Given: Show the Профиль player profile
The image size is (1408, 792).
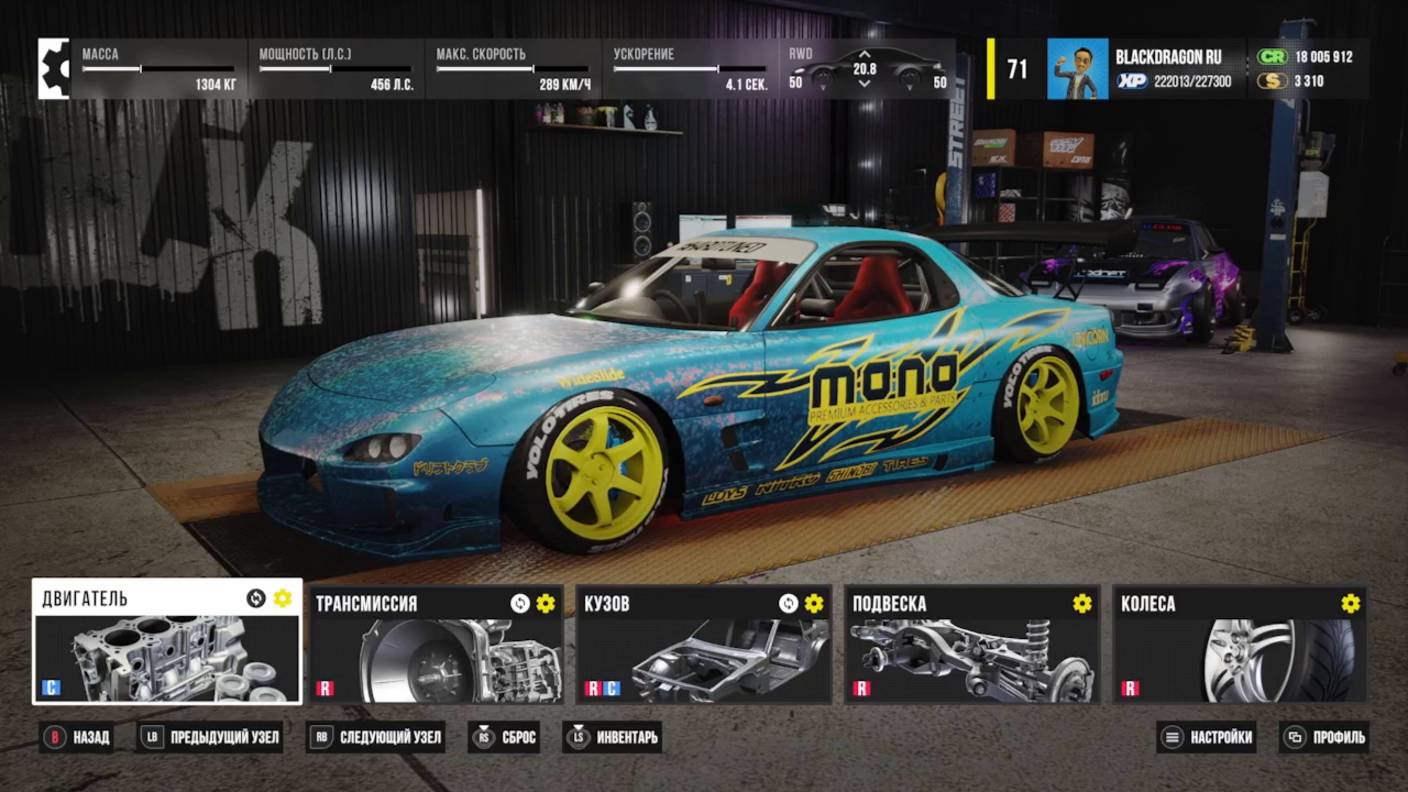Looking at the screenshot, I should coord(1324,738).
